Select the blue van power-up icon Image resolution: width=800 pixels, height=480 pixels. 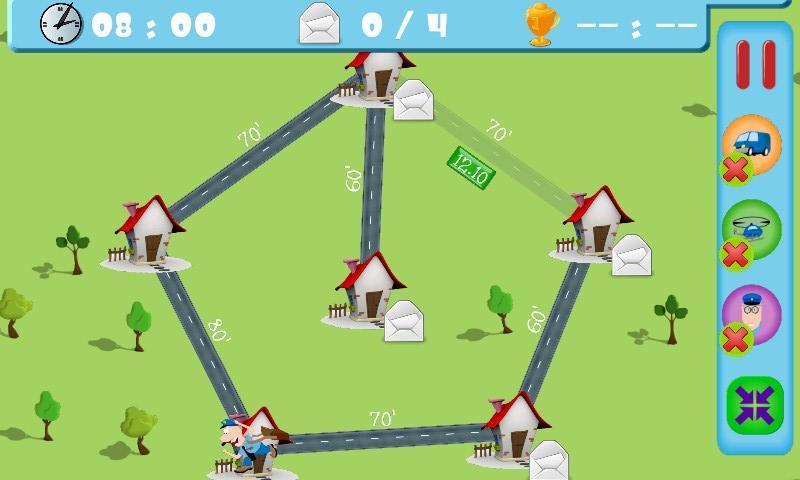[x=752, y=144]
